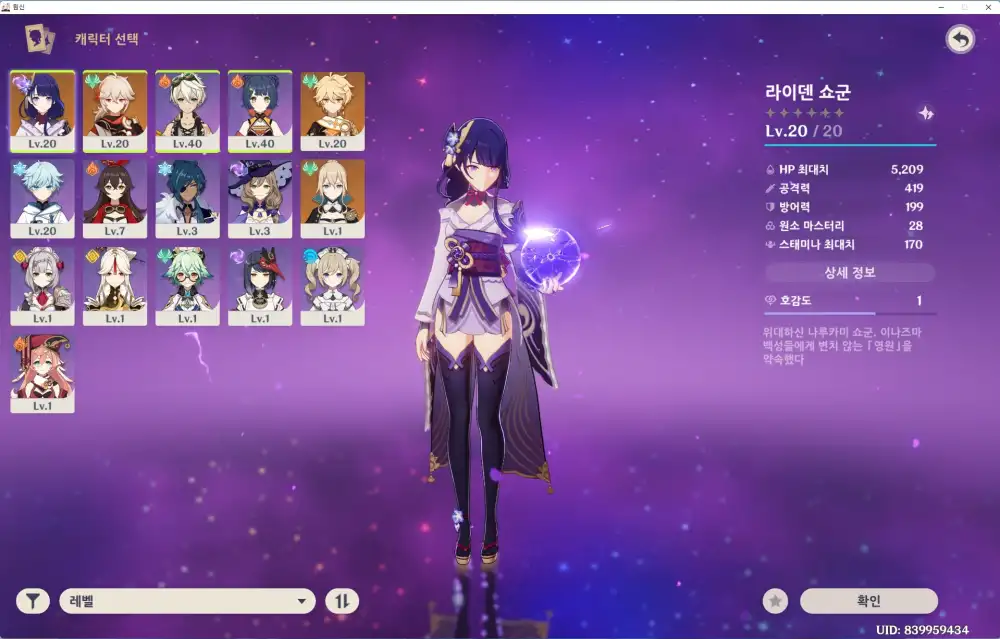Screen dimensions: 1000x639
Task: Confirm selection with the 확인 button
Action: coord(868,601)
